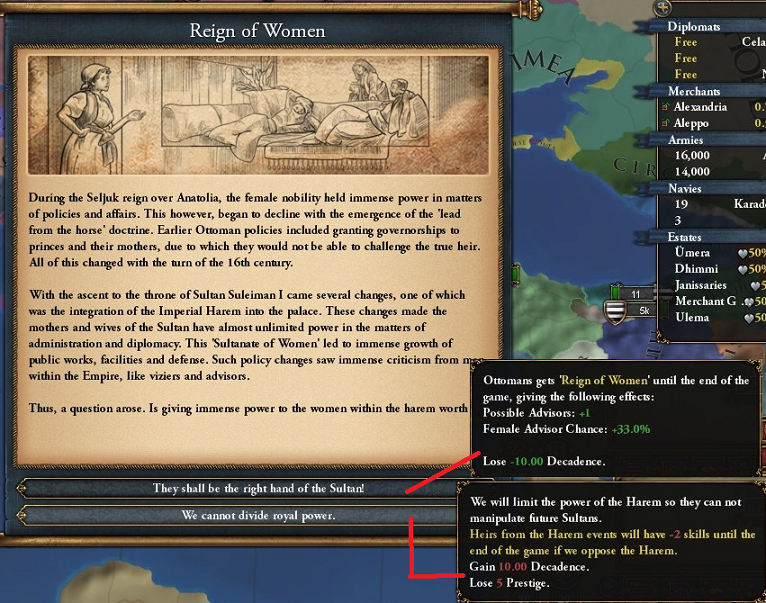
Task: Select the Alexandria merchant in the outliner
Action: [x=701, y=107]
